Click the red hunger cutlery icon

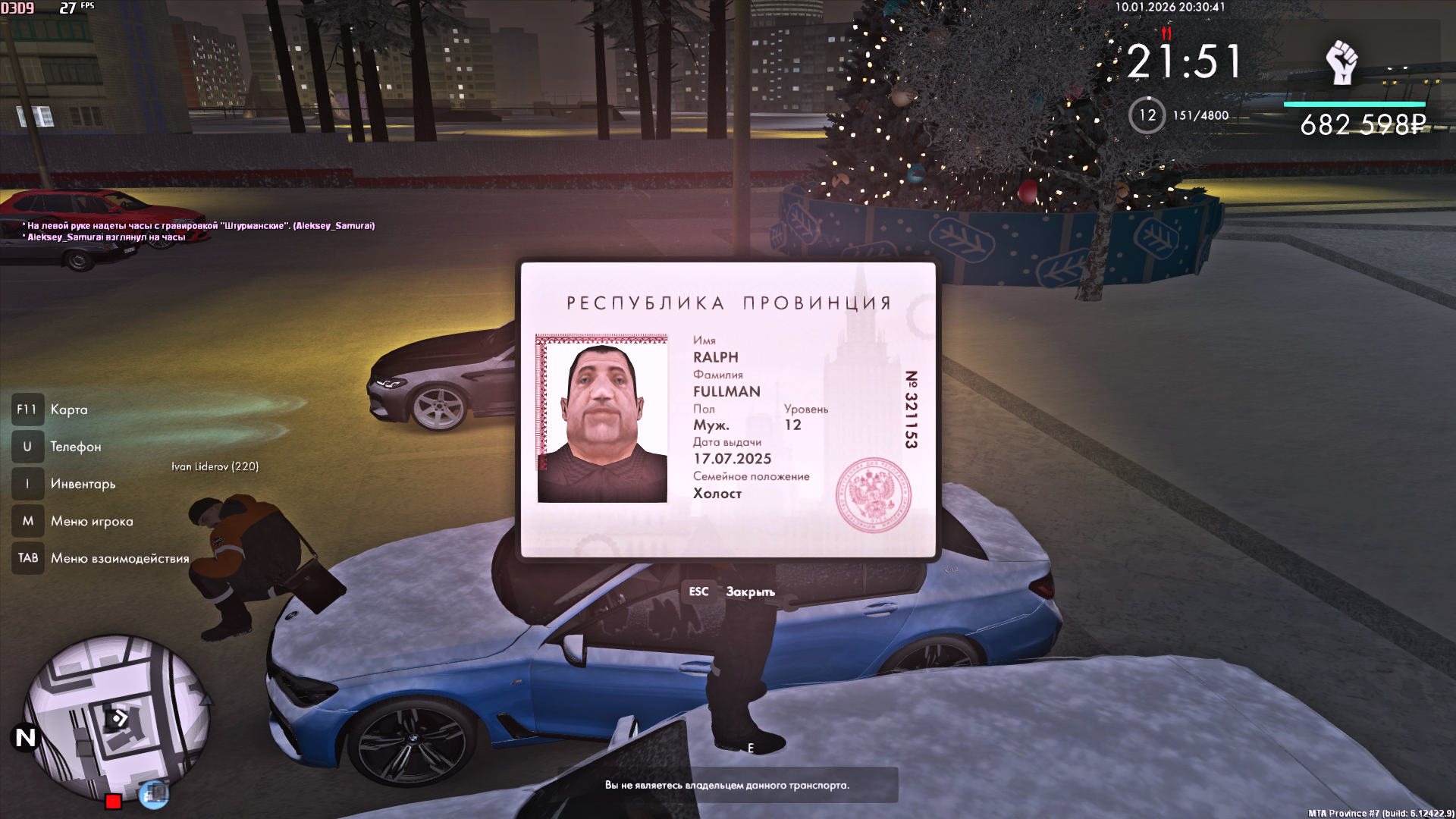pos(1166,33)
